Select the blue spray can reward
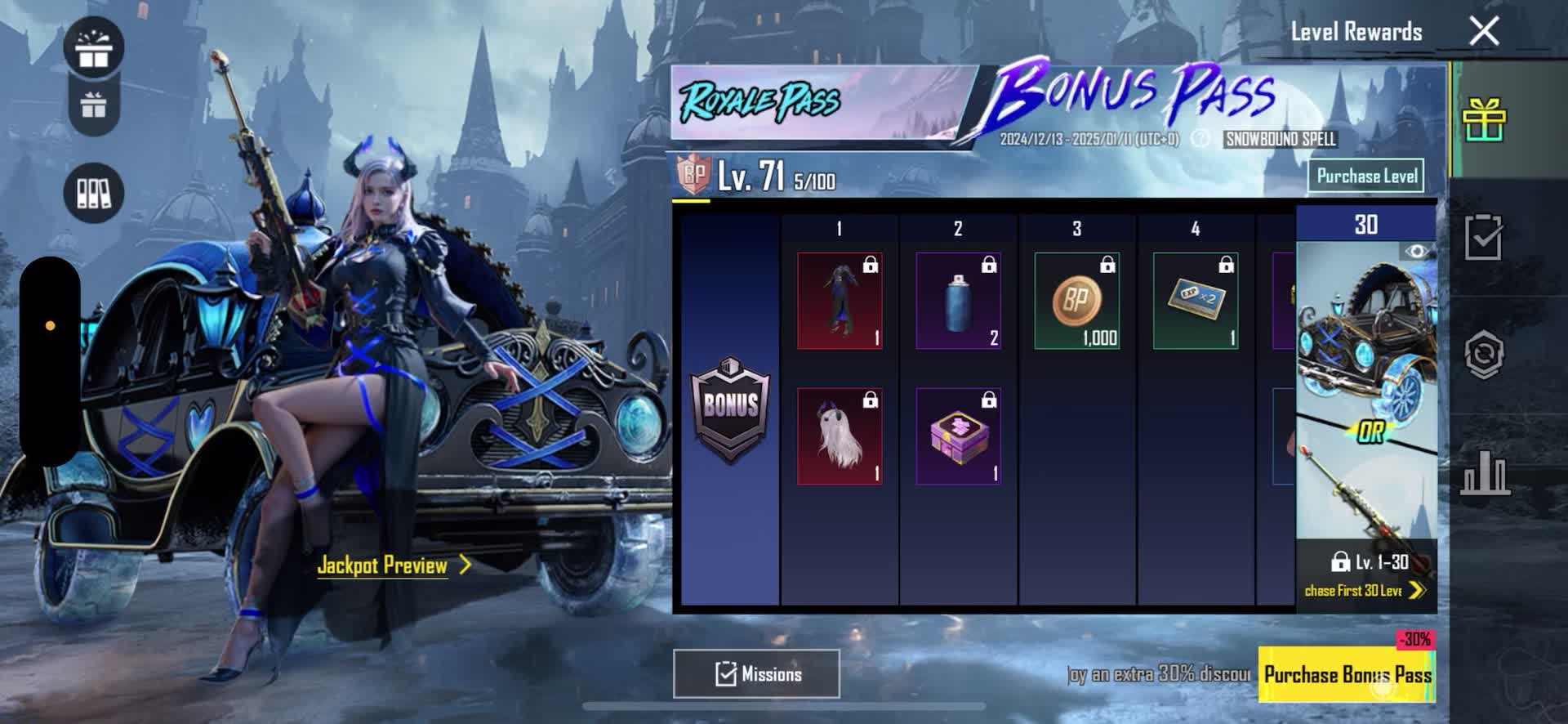The height and width of the screenshot is (724, 1568). (958, 301)
